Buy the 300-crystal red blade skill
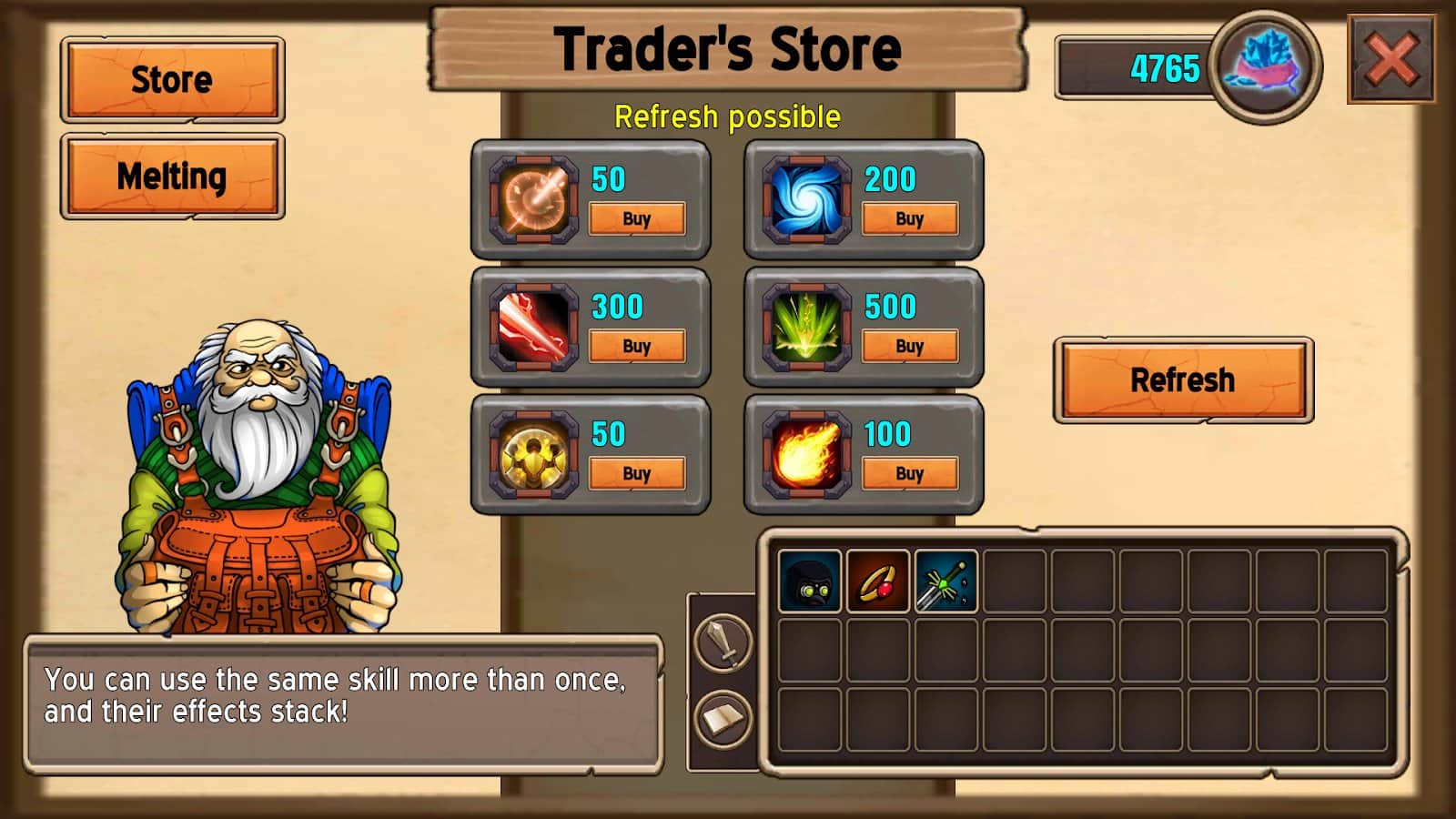The image size is (1456, 819). click(x=636, y=347)
